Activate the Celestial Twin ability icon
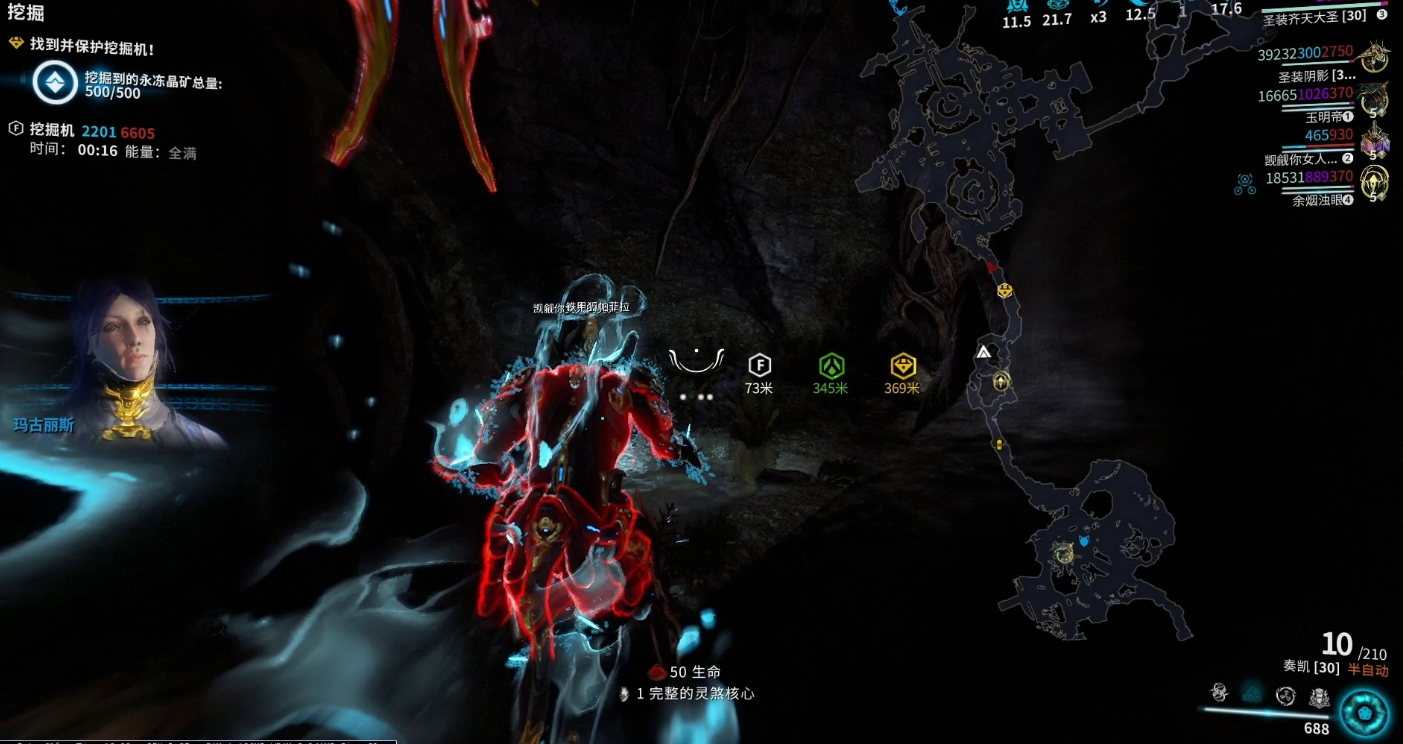This screenshot has width=1403, height=744. point(1219,692)
